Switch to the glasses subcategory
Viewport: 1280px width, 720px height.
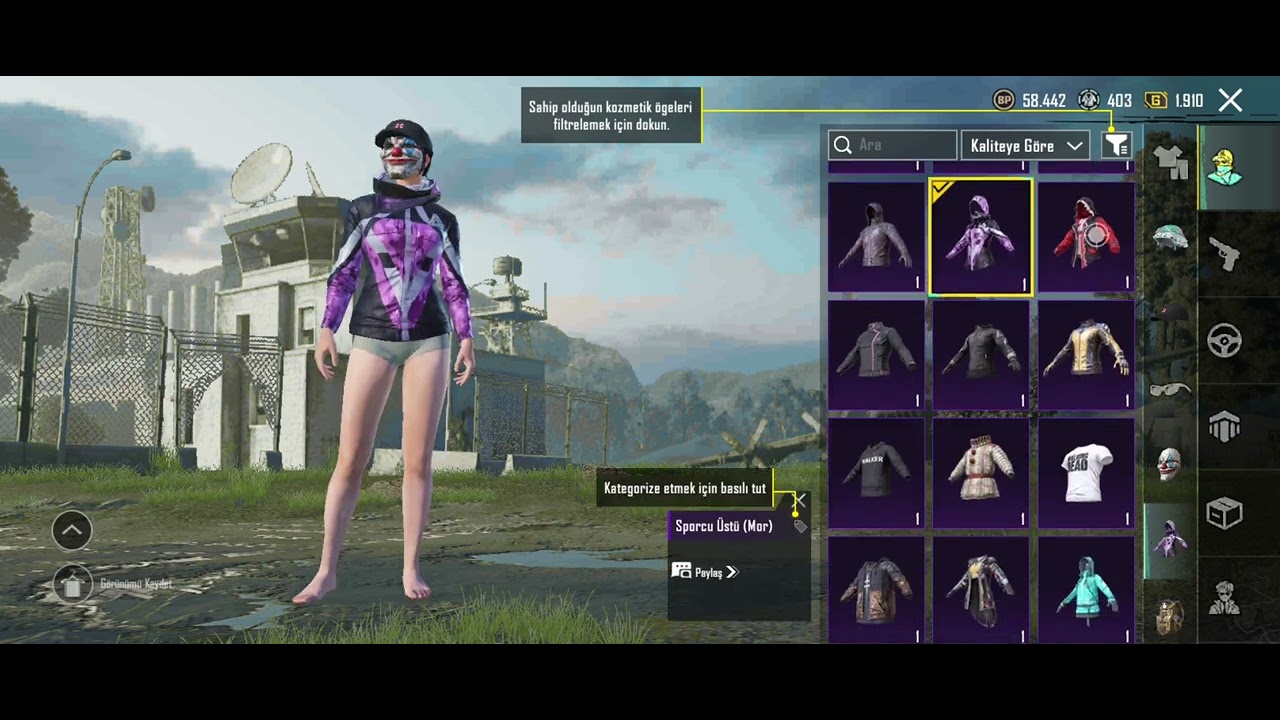(x=1169, y=388)
